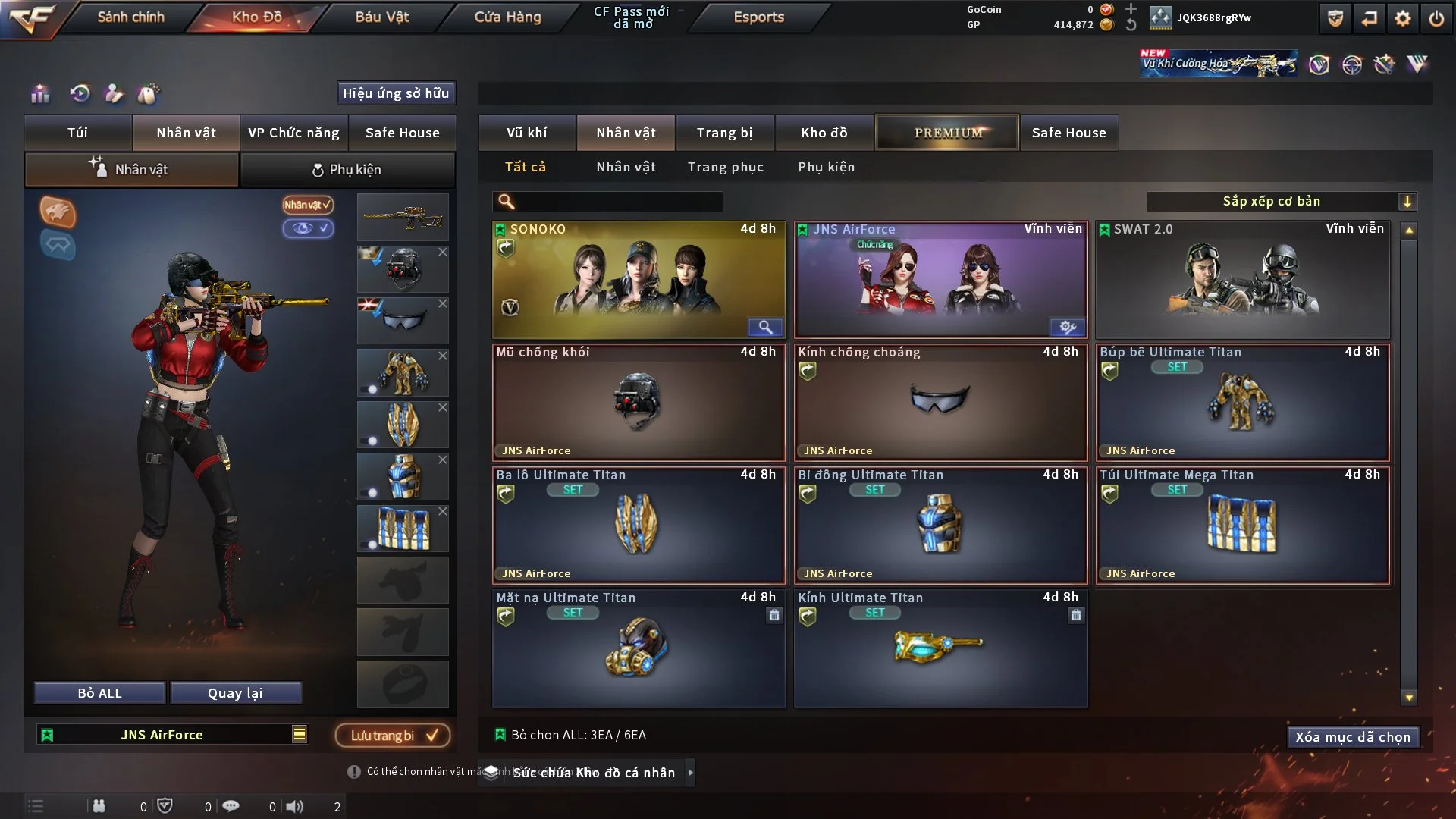This screenshot has height=819, width=1456.
Task: Go to the Cửa Hàng shop
Action: point(507,17)
